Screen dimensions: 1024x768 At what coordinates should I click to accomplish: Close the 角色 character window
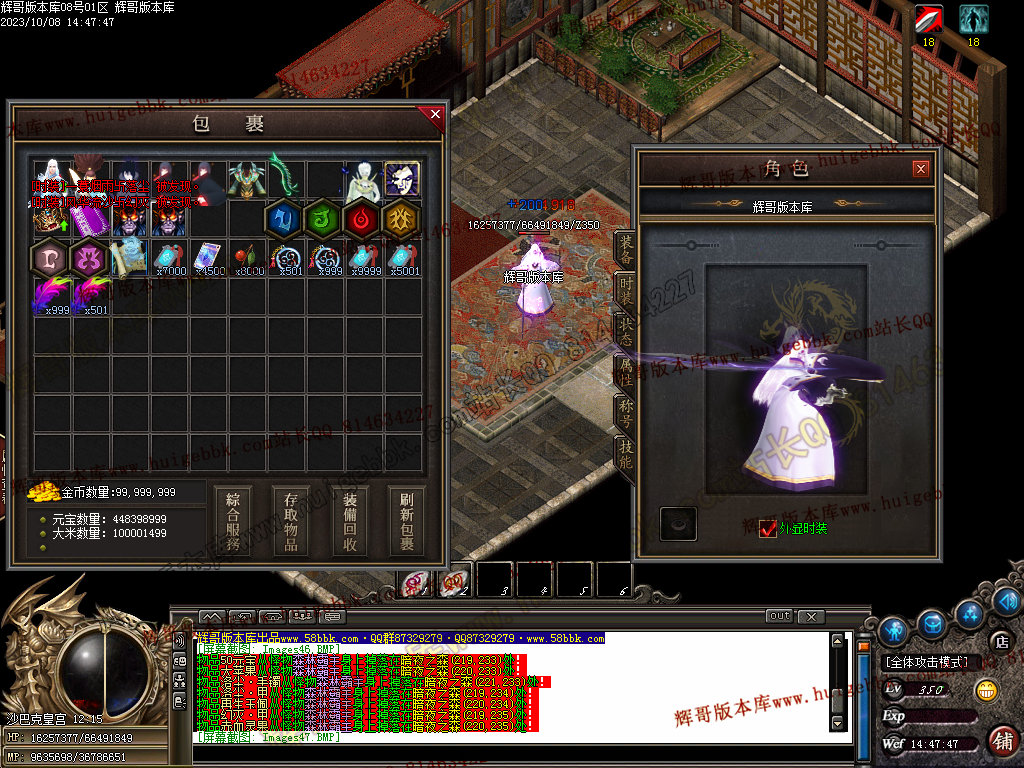coord(921,169)
